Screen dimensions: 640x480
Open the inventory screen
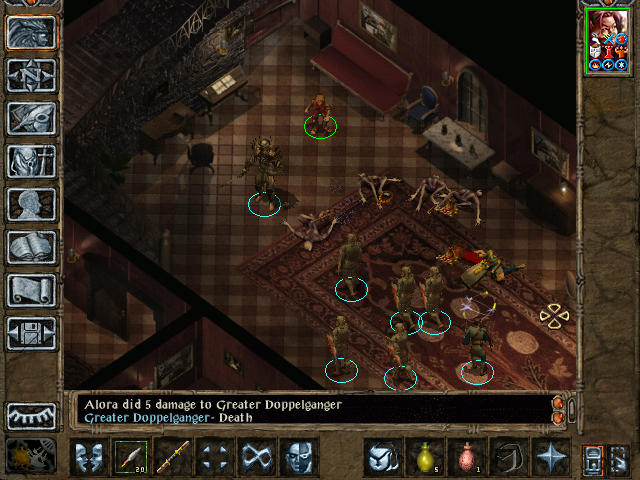31,161
